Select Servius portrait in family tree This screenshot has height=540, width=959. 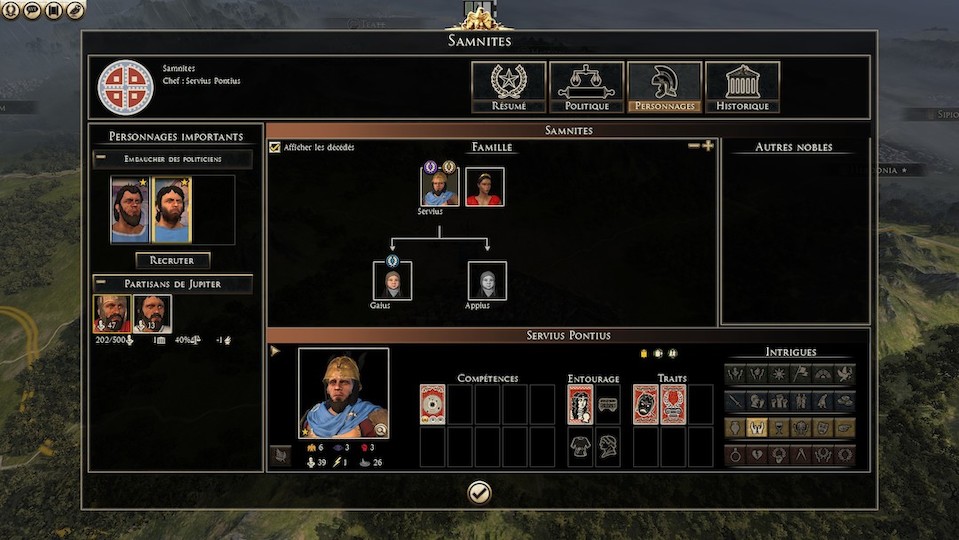pyautogui.click(x=440, y=186)
